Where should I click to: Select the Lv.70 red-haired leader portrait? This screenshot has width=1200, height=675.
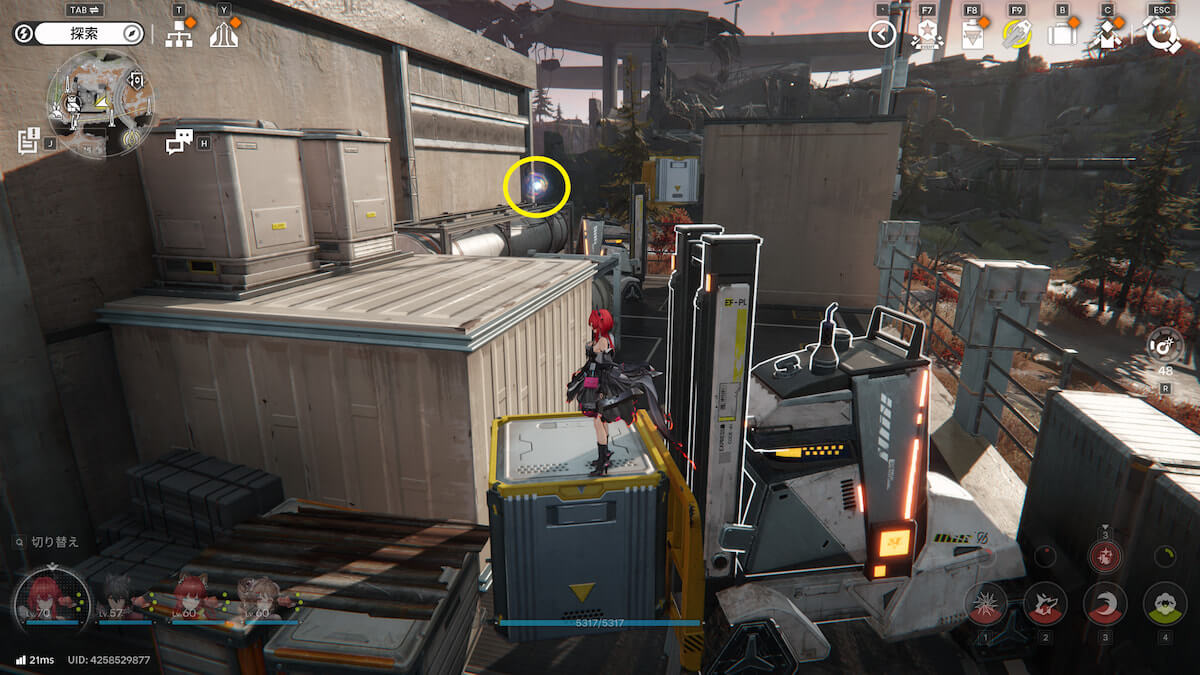(42, 595)
